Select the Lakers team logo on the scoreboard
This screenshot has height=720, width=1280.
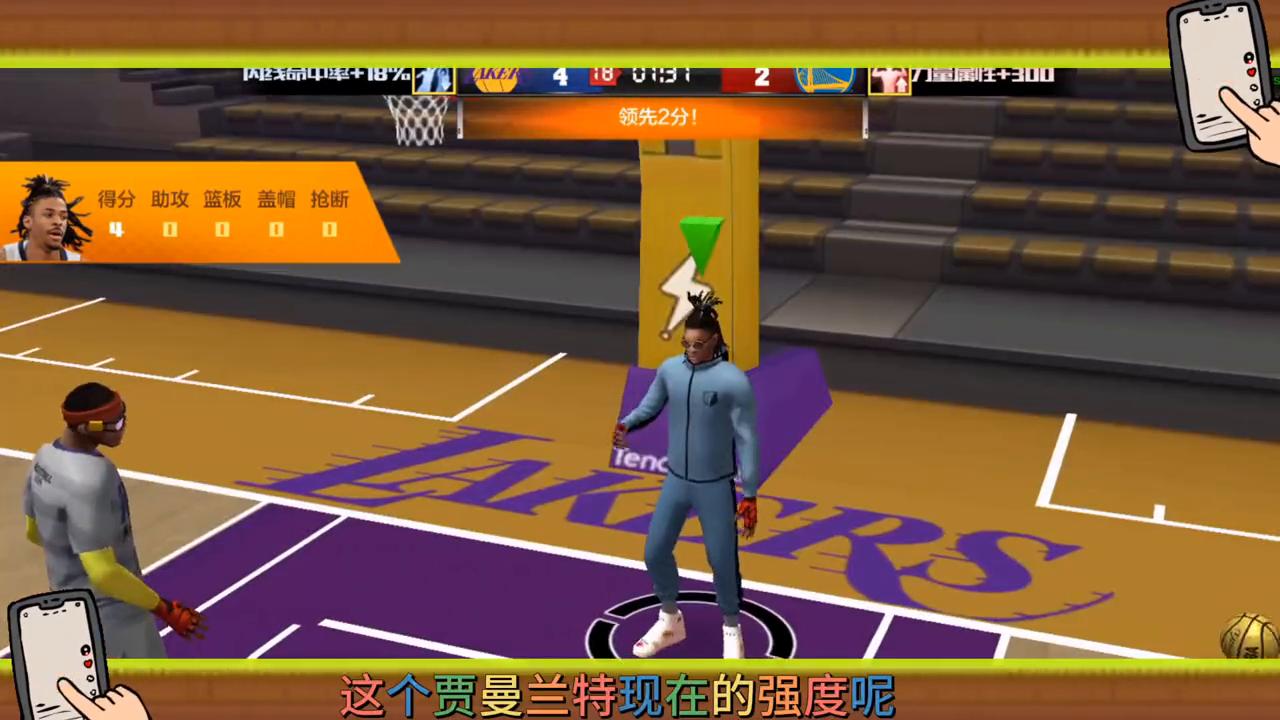497,78
